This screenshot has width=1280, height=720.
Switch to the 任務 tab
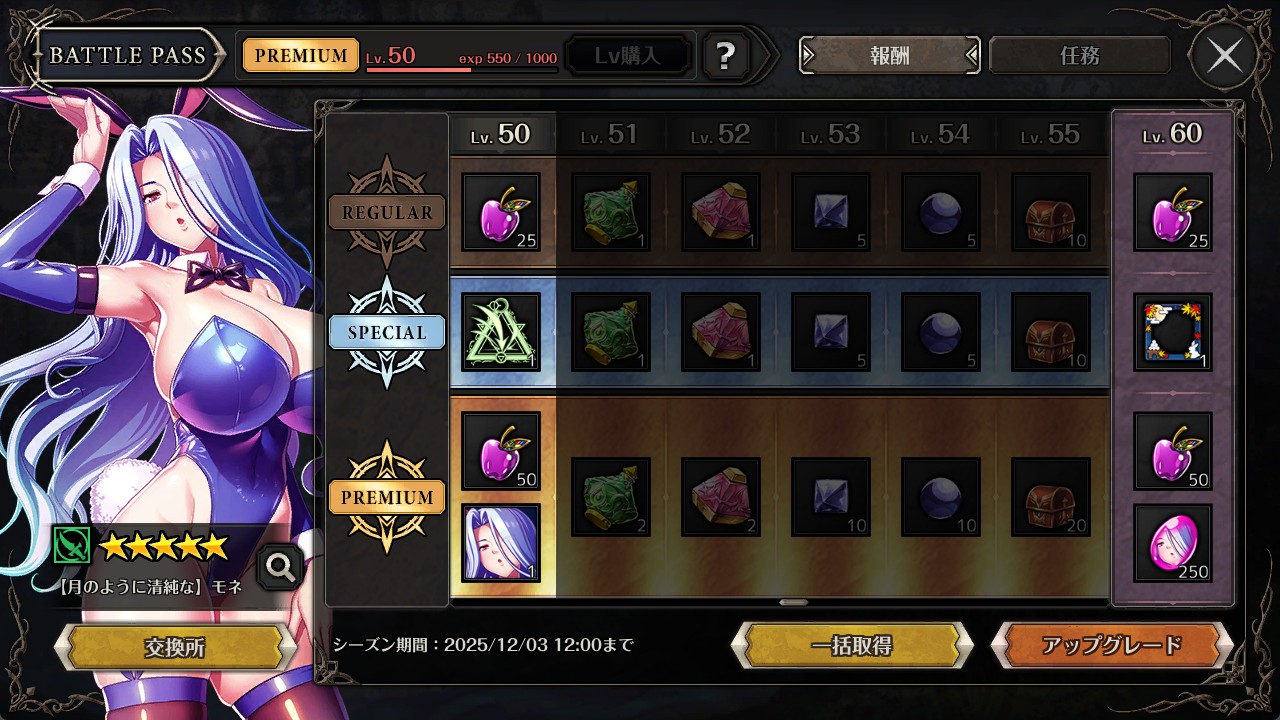click(x=1079, y=56)
